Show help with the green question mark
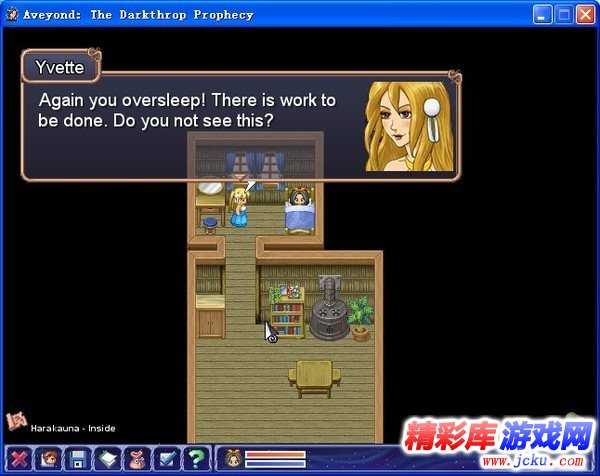The image size is (600, 476). [197, 459]
